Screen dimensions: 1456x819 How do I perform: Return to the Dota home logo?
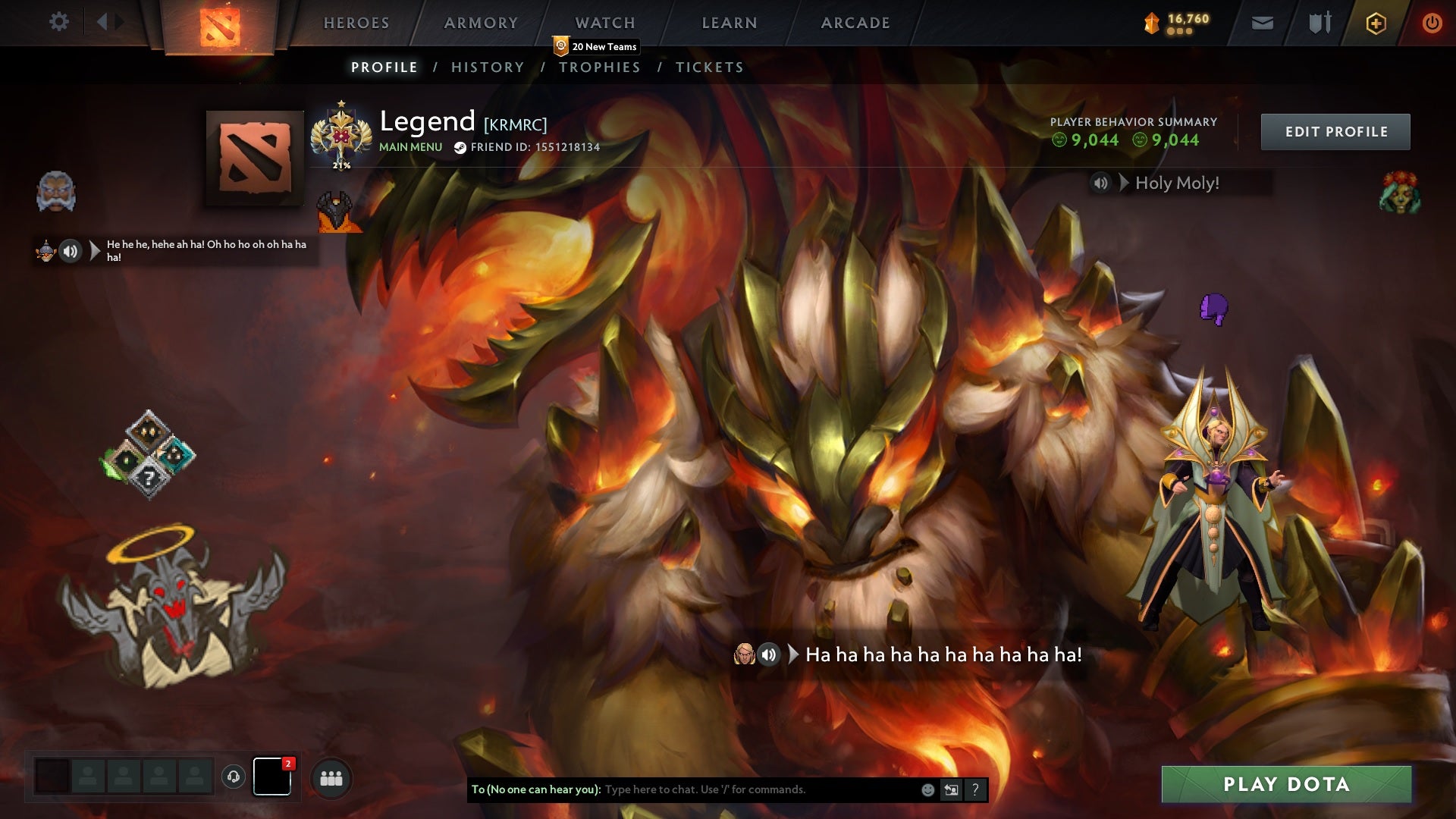(x=220, y=27)
